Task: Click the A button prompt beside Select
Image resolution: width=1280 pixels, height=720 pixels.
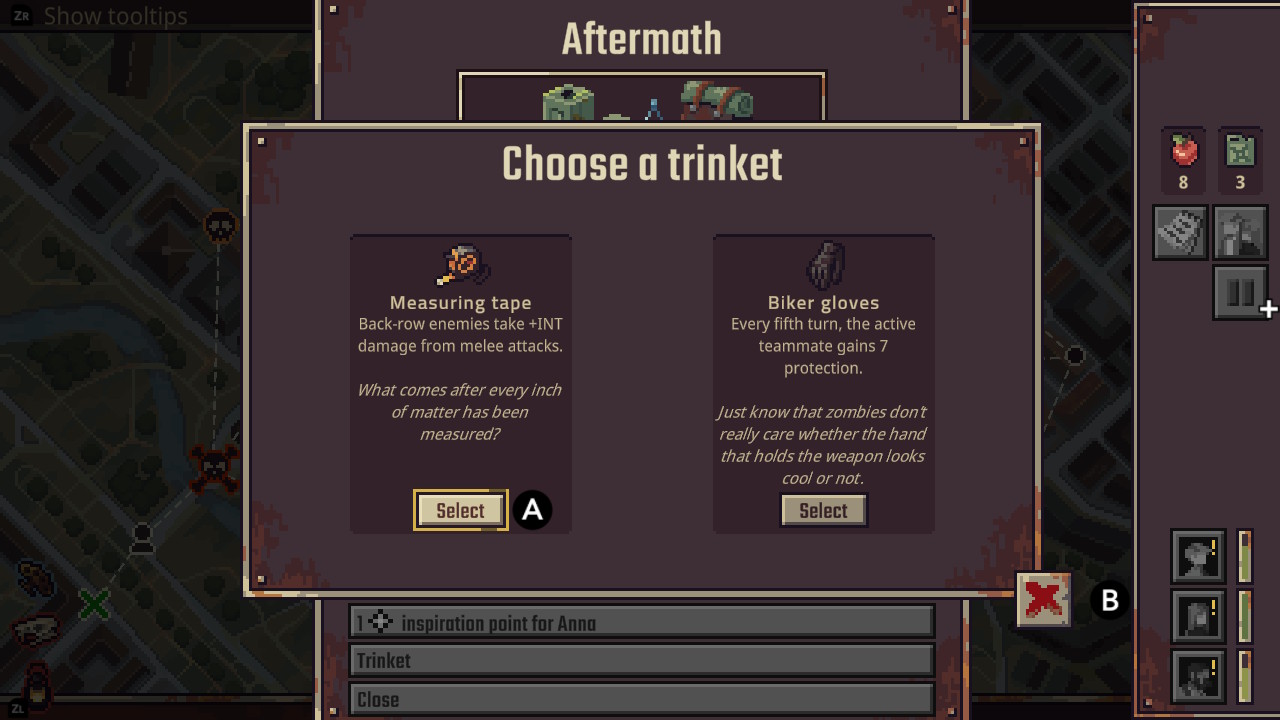Action: point(532,510)
